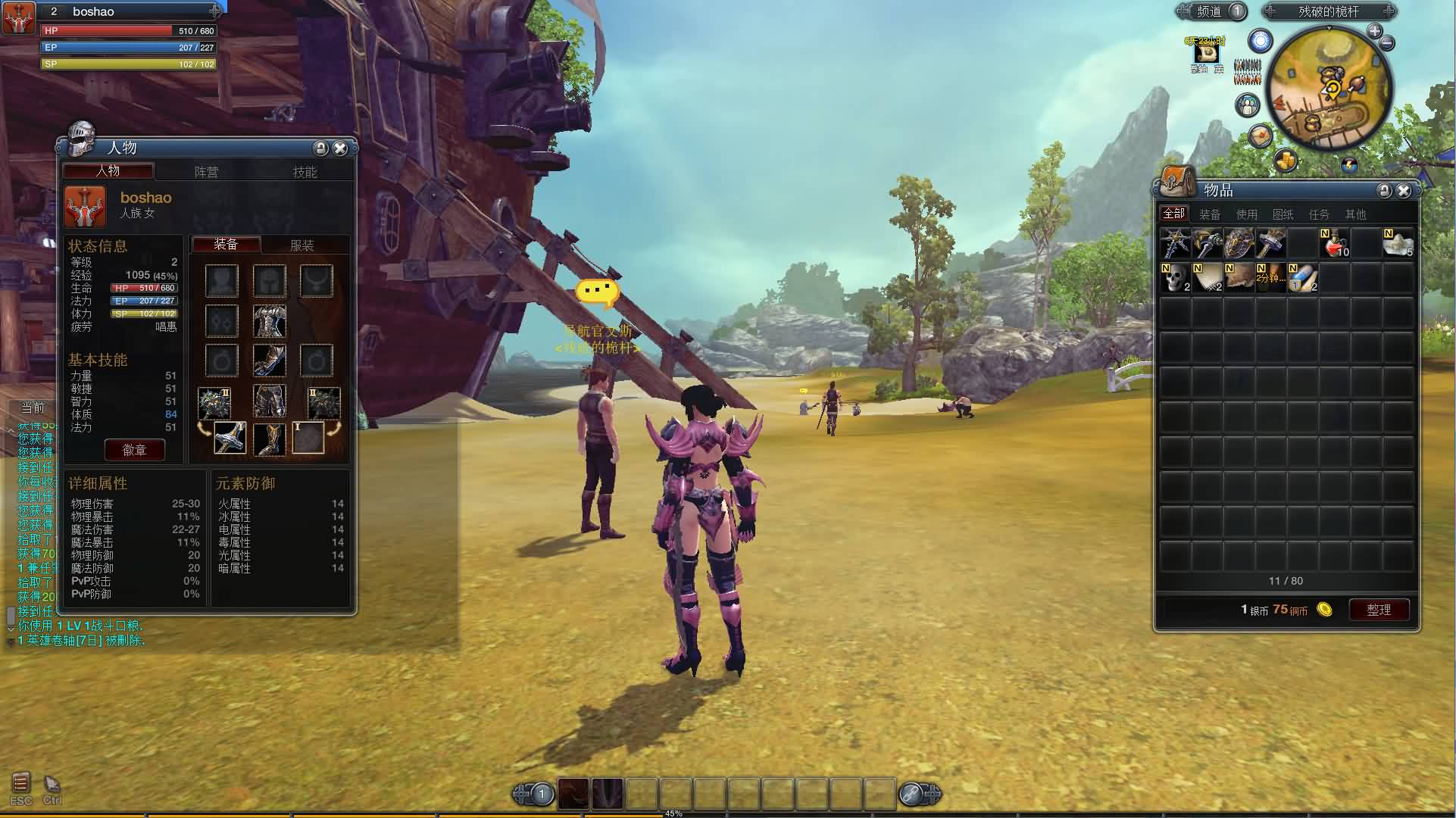The image size is (1456, 818).
Task: Filter inventory by 装备 equipment tab
Action: click(1210, 214)
